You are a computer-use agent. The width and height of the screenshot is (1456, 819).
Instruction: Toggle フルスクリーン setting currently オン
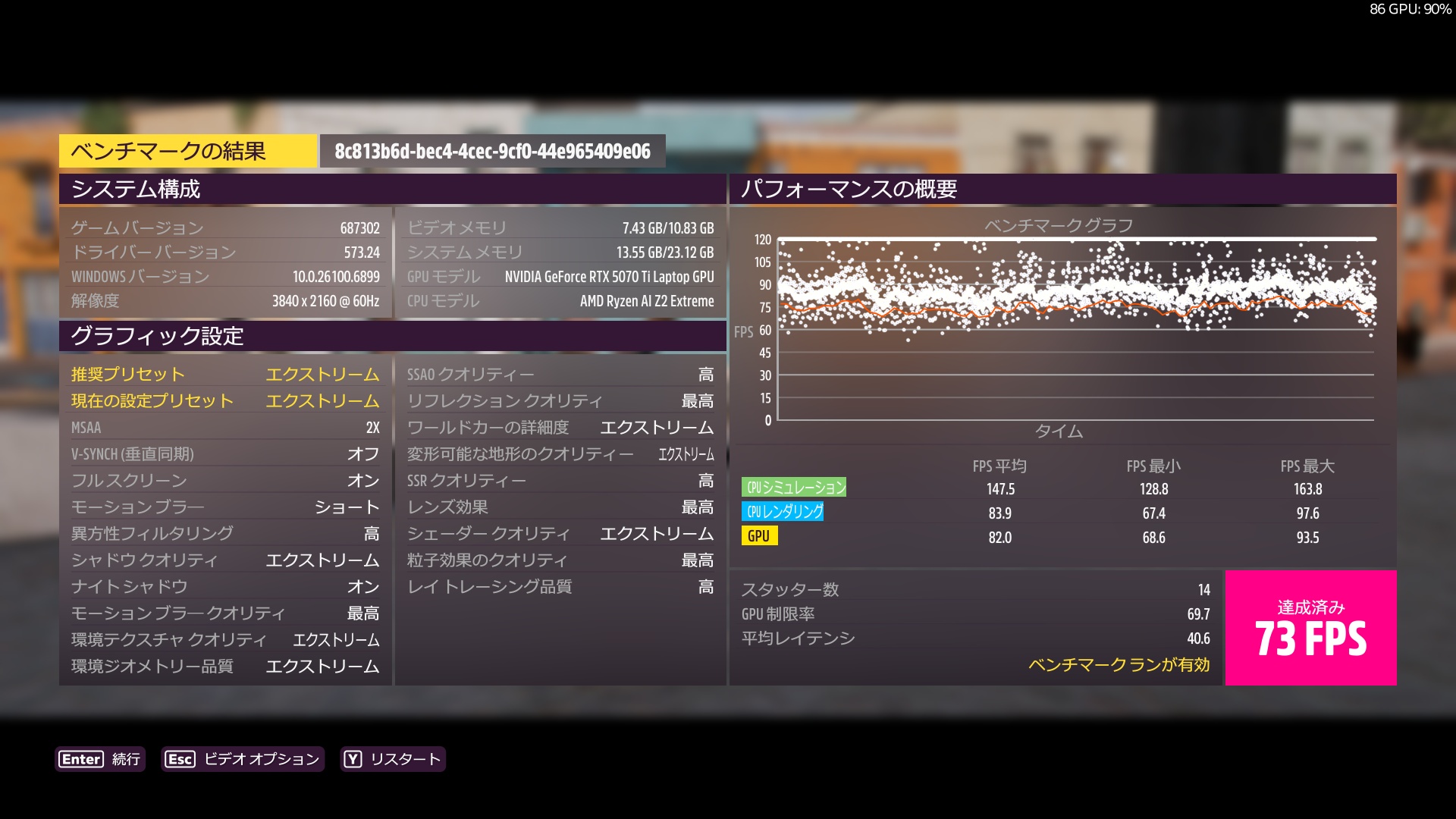pos(224,480)
